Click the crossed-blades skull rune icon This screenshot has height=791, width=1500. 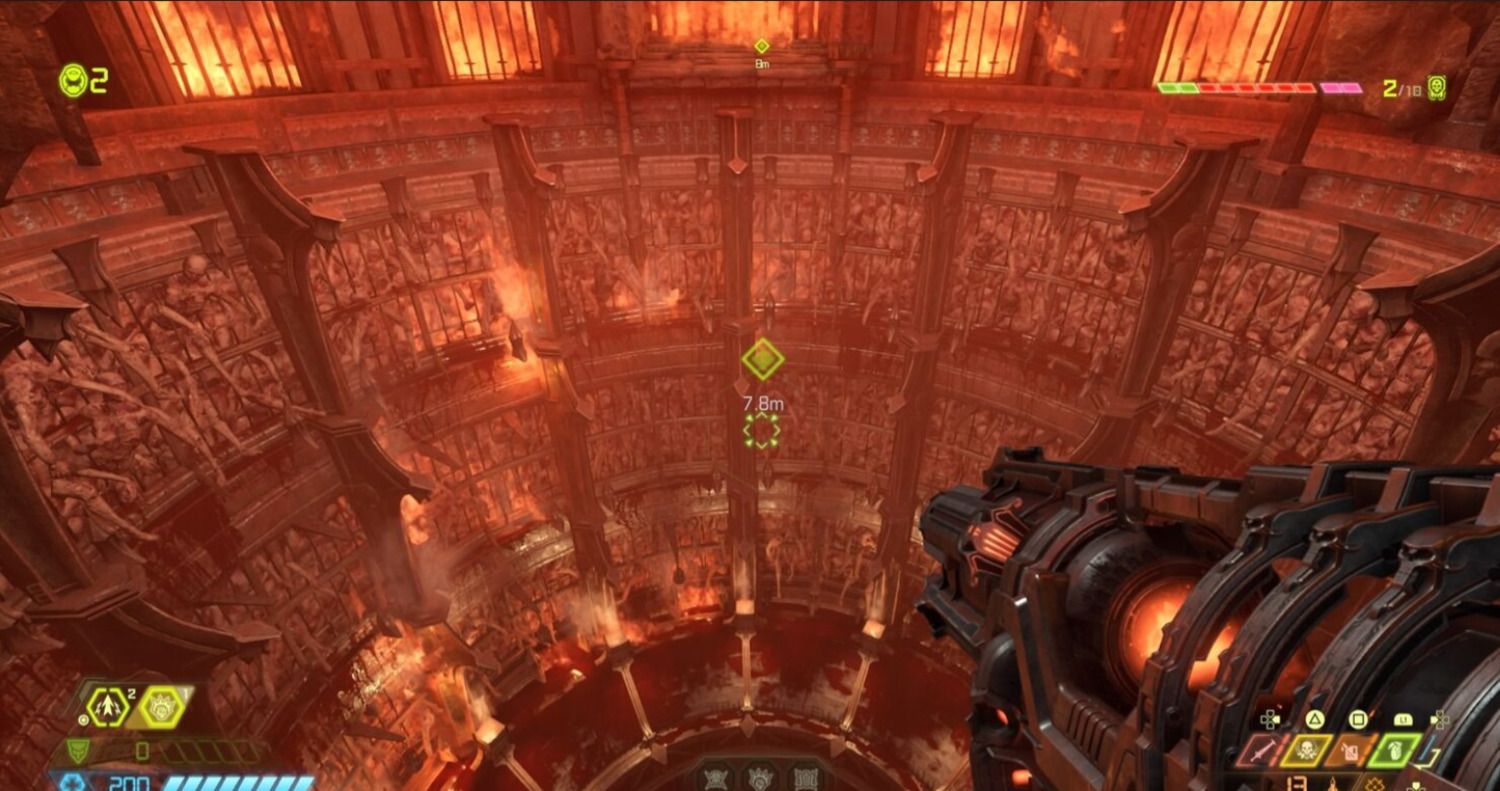(x=718, y=778)
